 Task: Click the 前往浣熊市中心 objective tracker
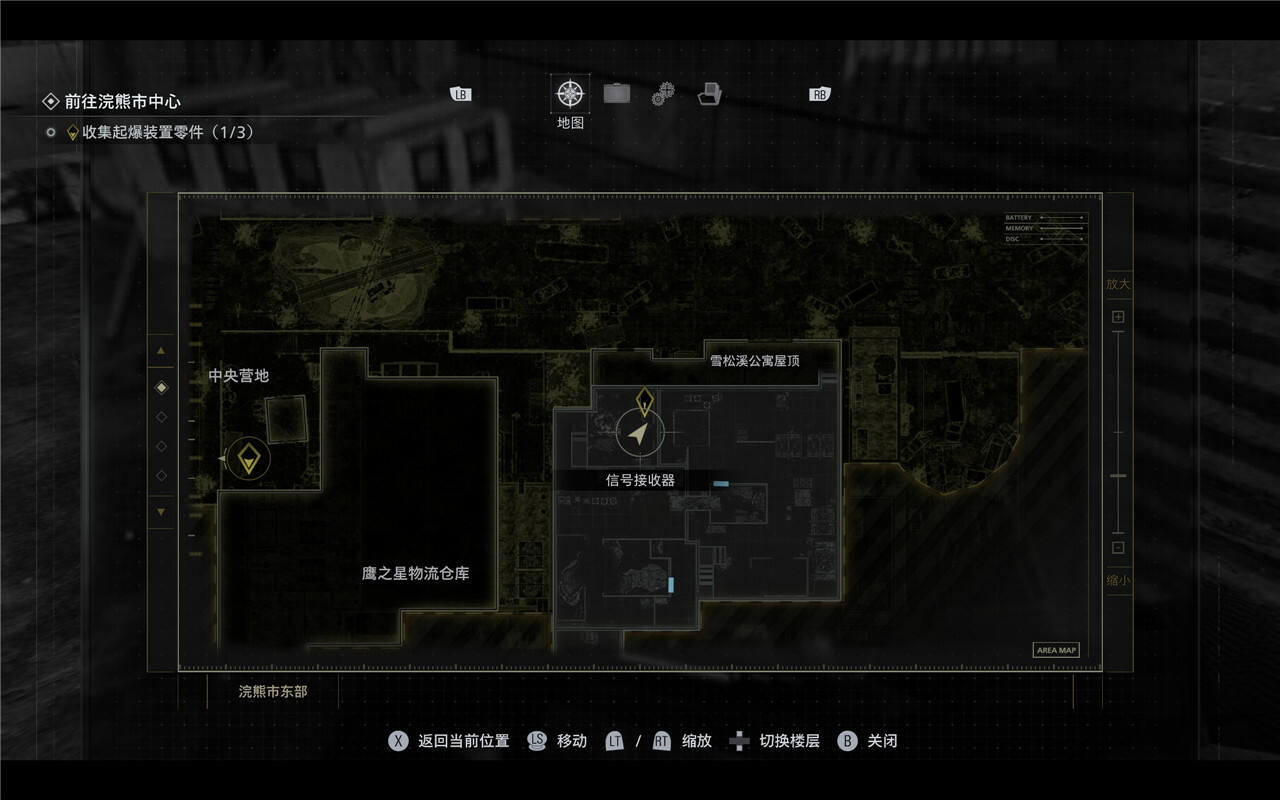click(x=122, y=101)
